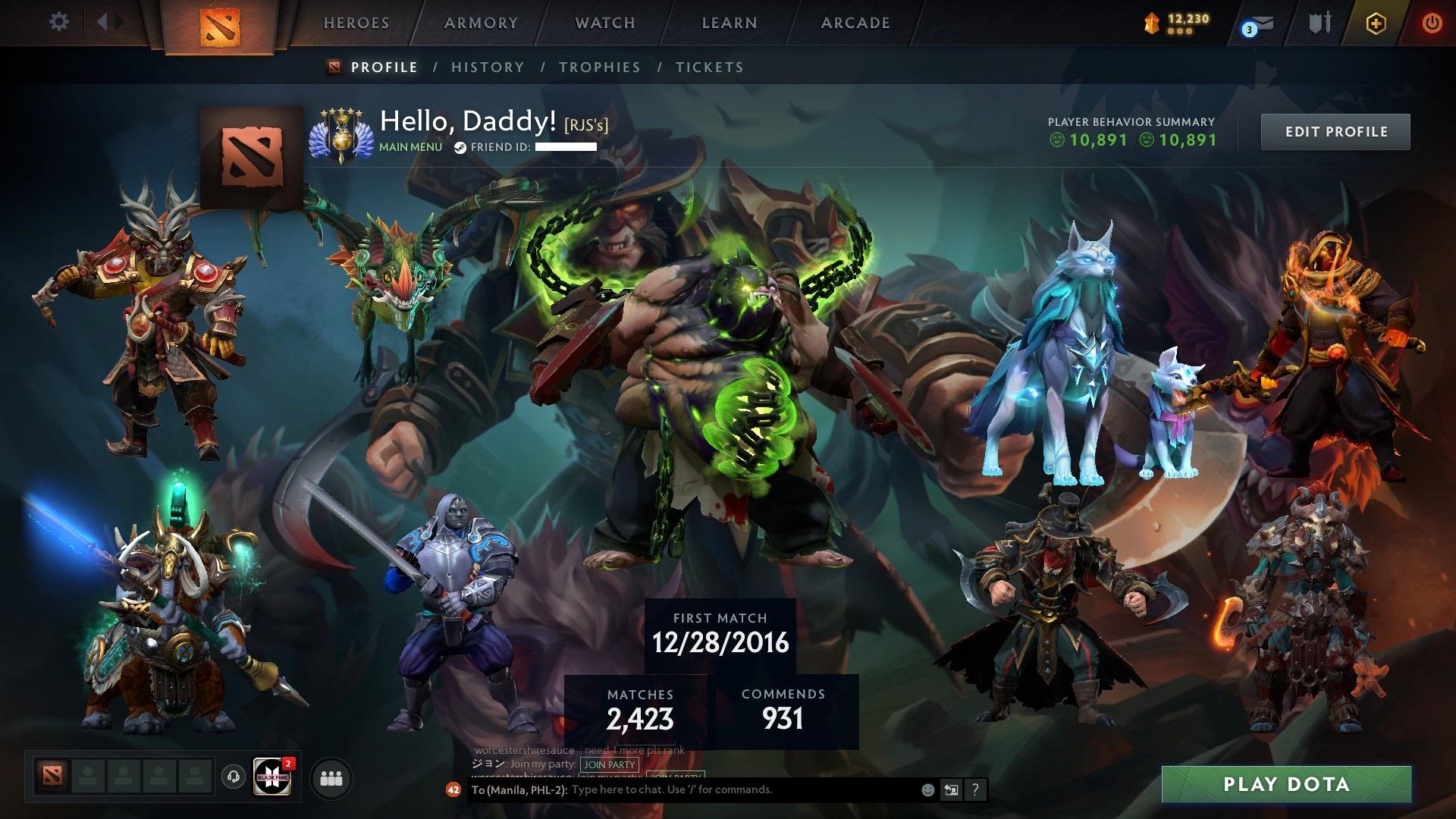Click the rank medal next to Hello, Daddy!
This screenshot has height=819, width=1456.
click(342, 135)
